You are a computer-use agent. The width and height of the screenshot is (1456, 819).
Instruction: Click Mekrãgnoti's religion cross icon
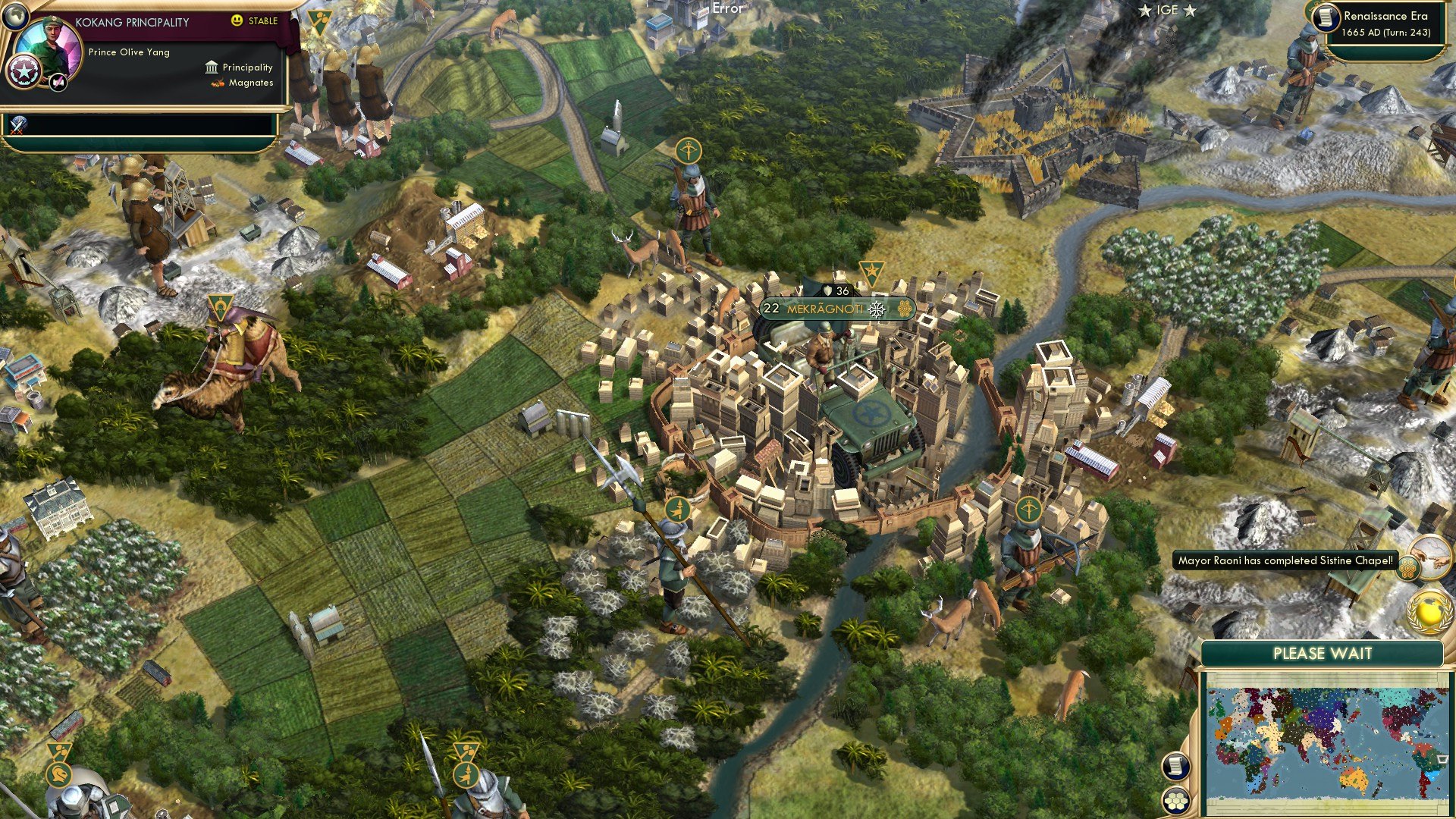877,309
